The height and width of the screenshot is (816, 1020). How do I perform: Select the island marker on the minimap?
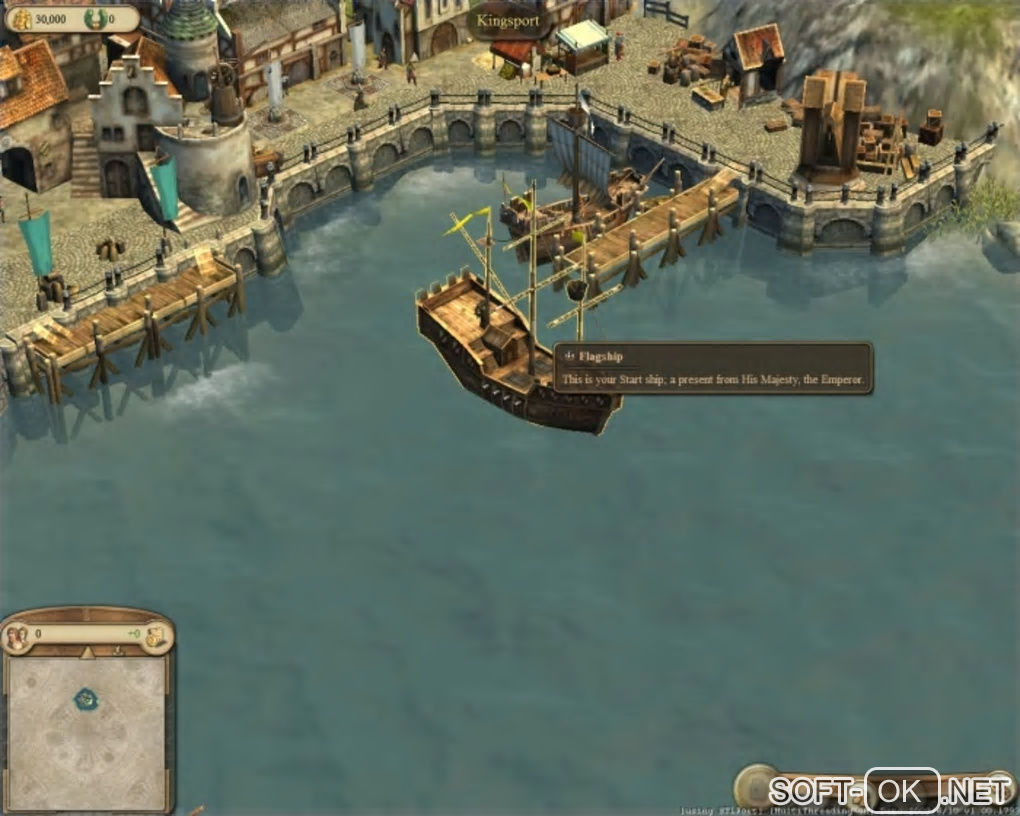tap(87, 699)
